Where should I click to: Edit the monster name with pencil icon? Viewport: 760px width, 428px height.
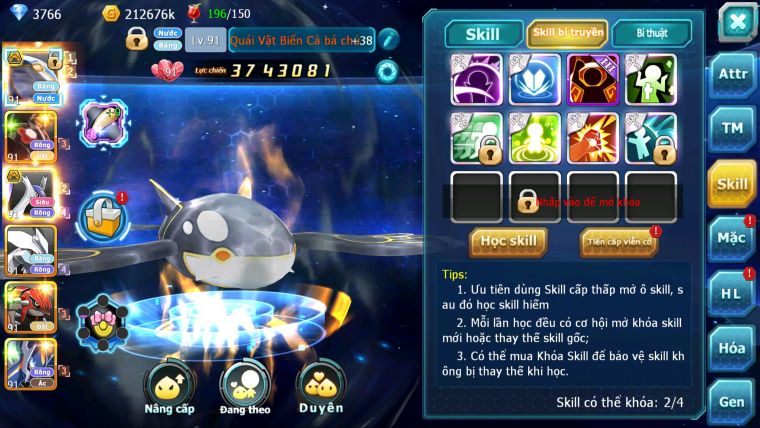[388, 40]
